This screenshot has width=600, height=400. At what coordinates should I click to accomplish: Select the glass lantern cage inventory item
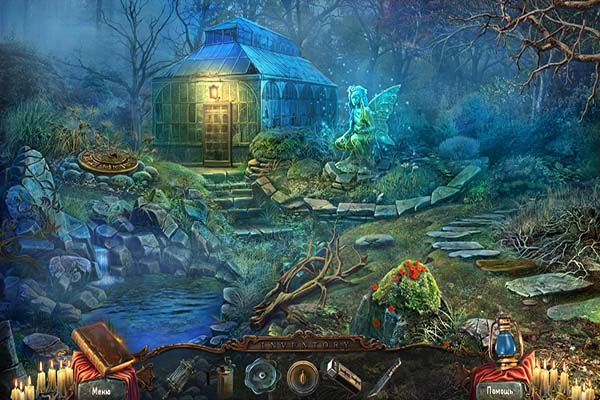point(182,374)
